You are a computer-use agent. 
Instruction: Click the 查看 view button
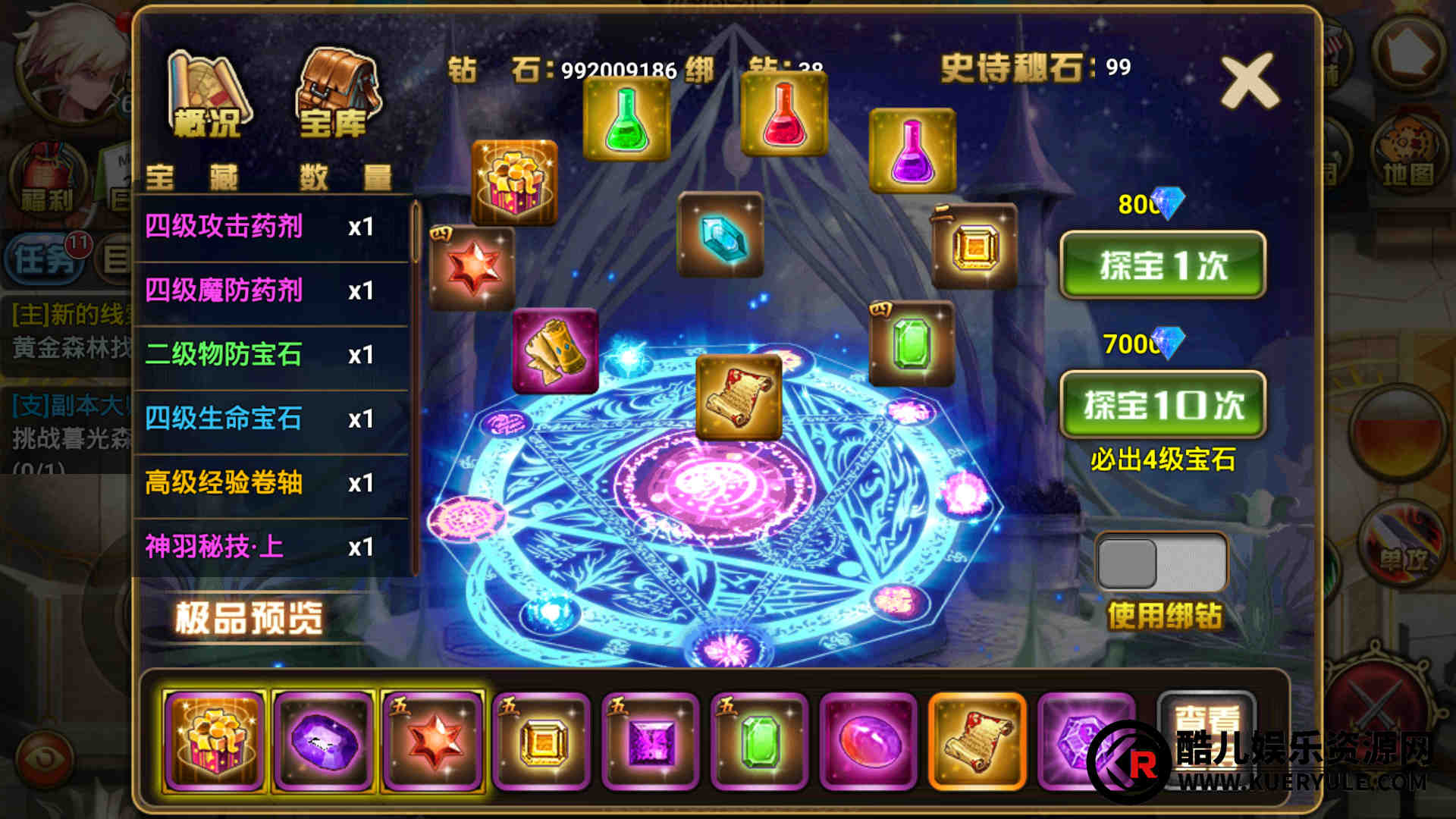(x=1206, y=720)
